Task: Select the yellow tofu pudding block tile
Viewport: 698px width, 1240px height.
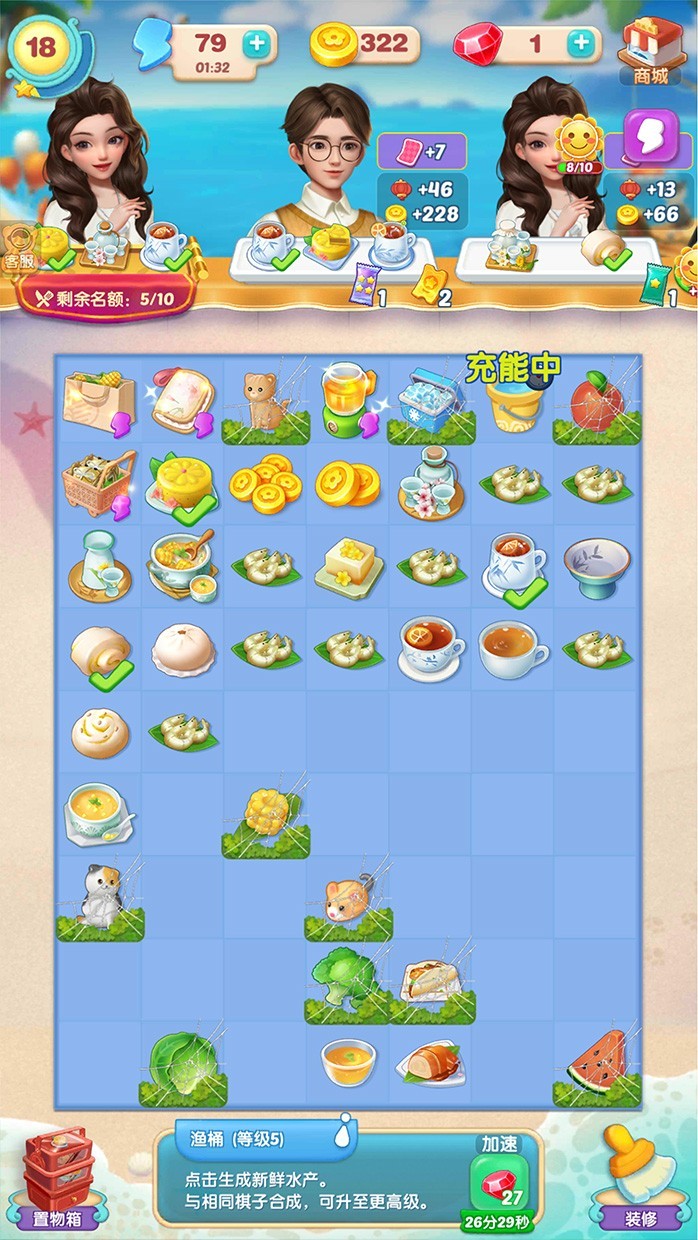Action: (347, 566)
